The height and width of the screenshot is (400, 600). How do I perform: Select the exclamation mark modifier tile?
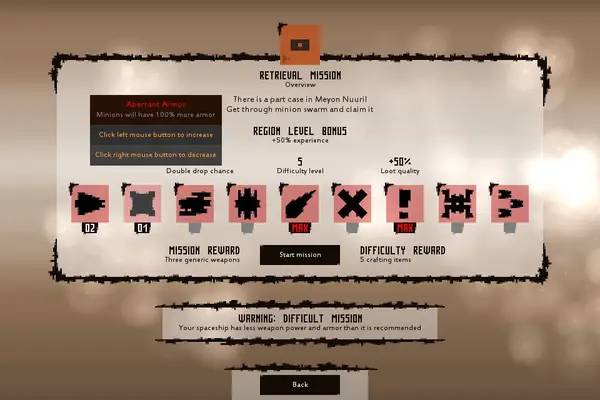pyautogui.click(x=405, y=203)
